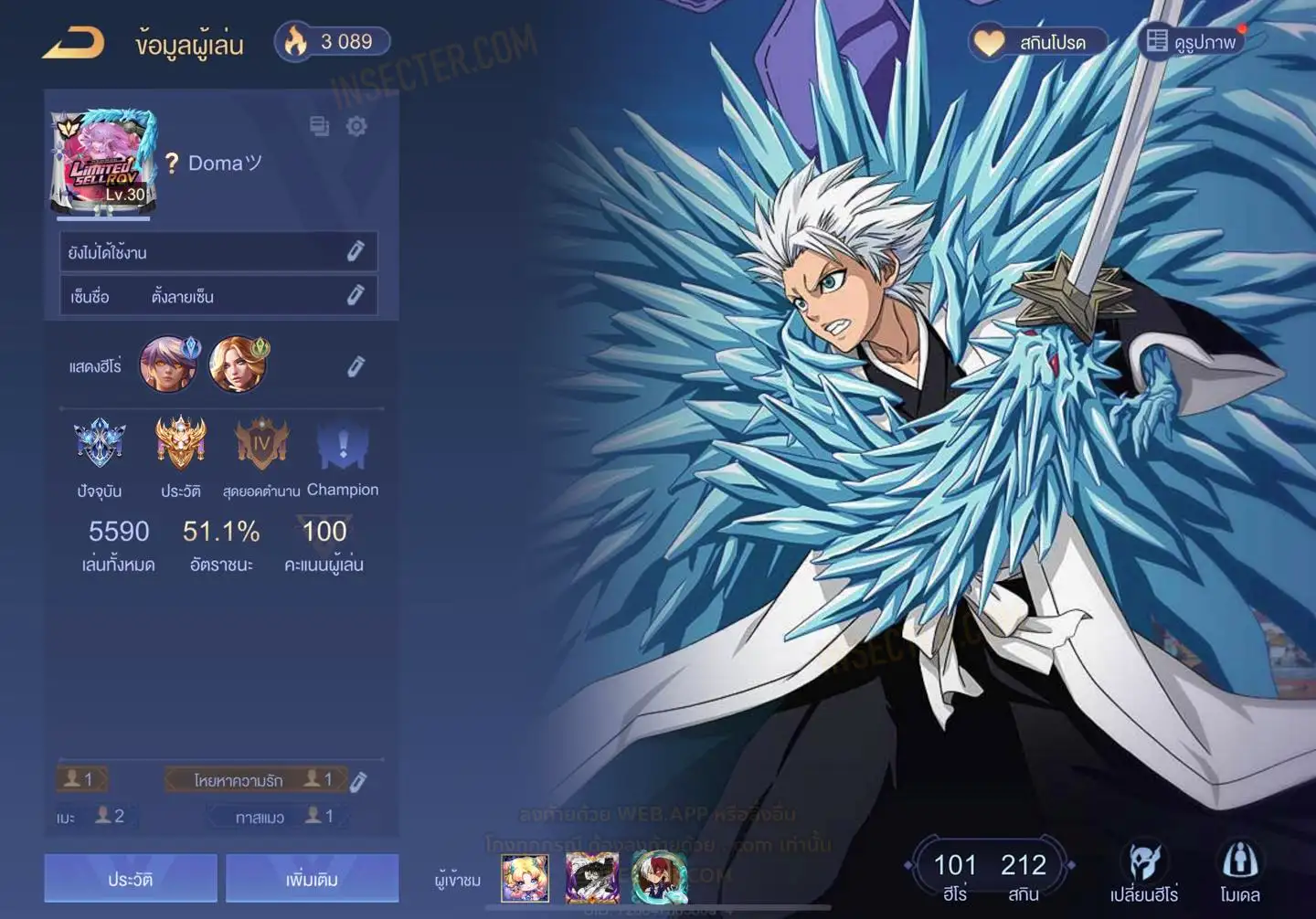
Task: Select the สุดยอดตำนาน rank badge
Action: pyautogui.click(x=261, y=445)
